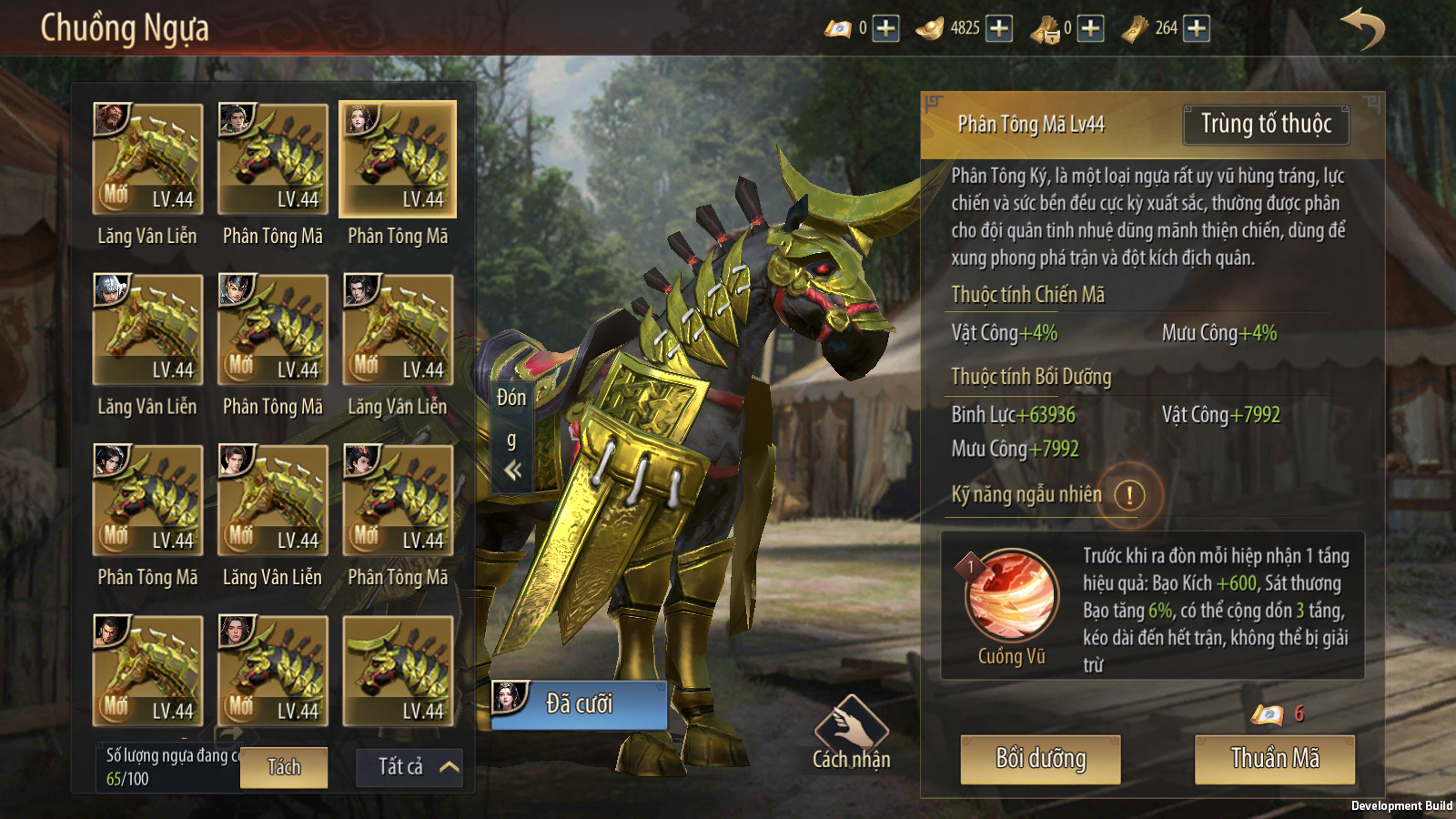This screenshot has width=1456, height=819.
Task: Collapse the side panel with the double-arrow tab
Action: (x=512, y=470)
